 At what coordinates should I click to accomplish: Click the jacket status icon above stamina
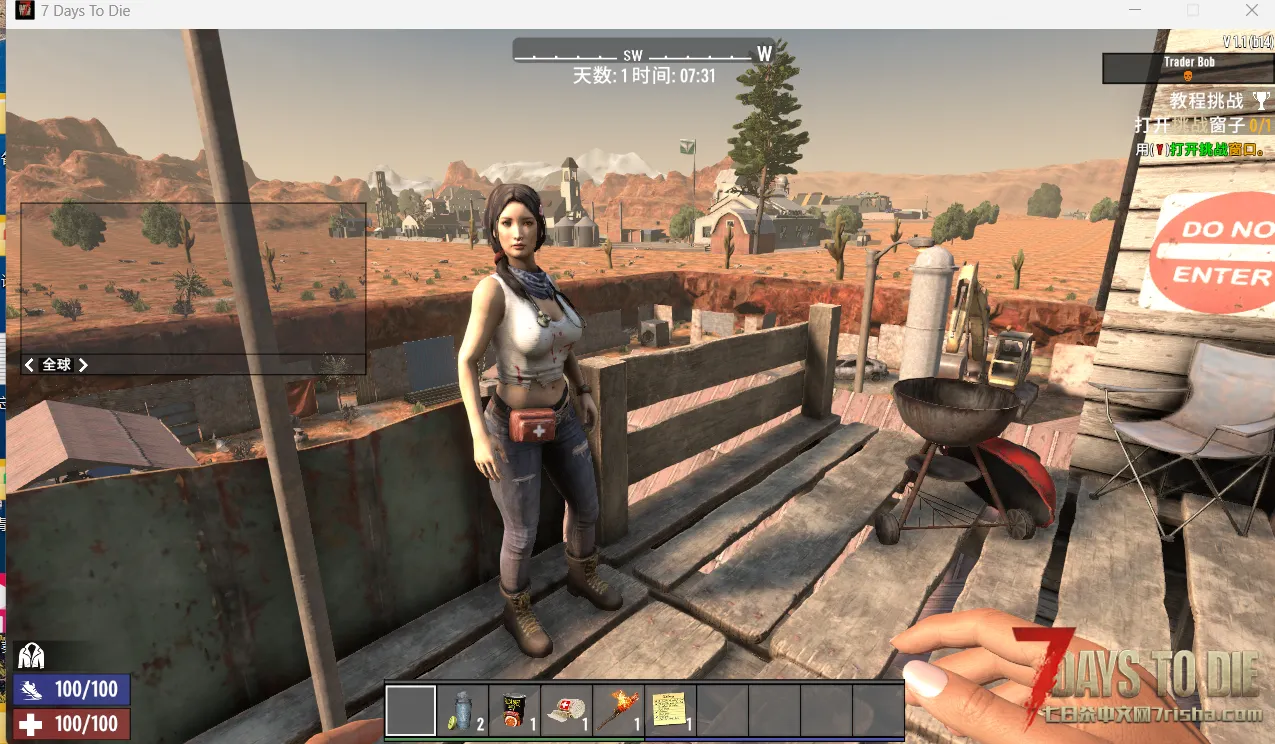coord(31,656)
